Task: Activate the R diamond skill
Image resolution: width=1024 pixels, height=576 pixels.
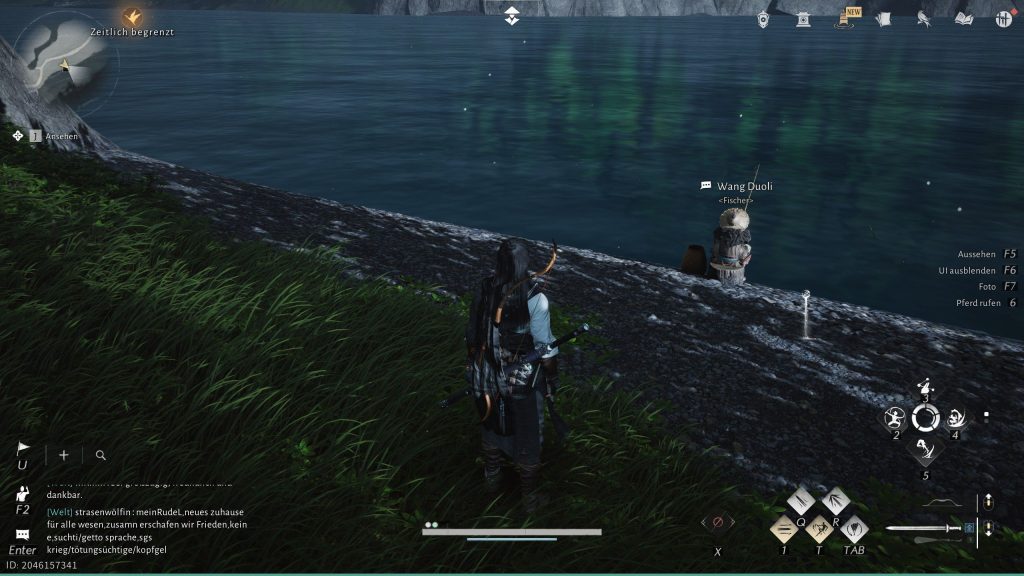Action: point(835,500)
